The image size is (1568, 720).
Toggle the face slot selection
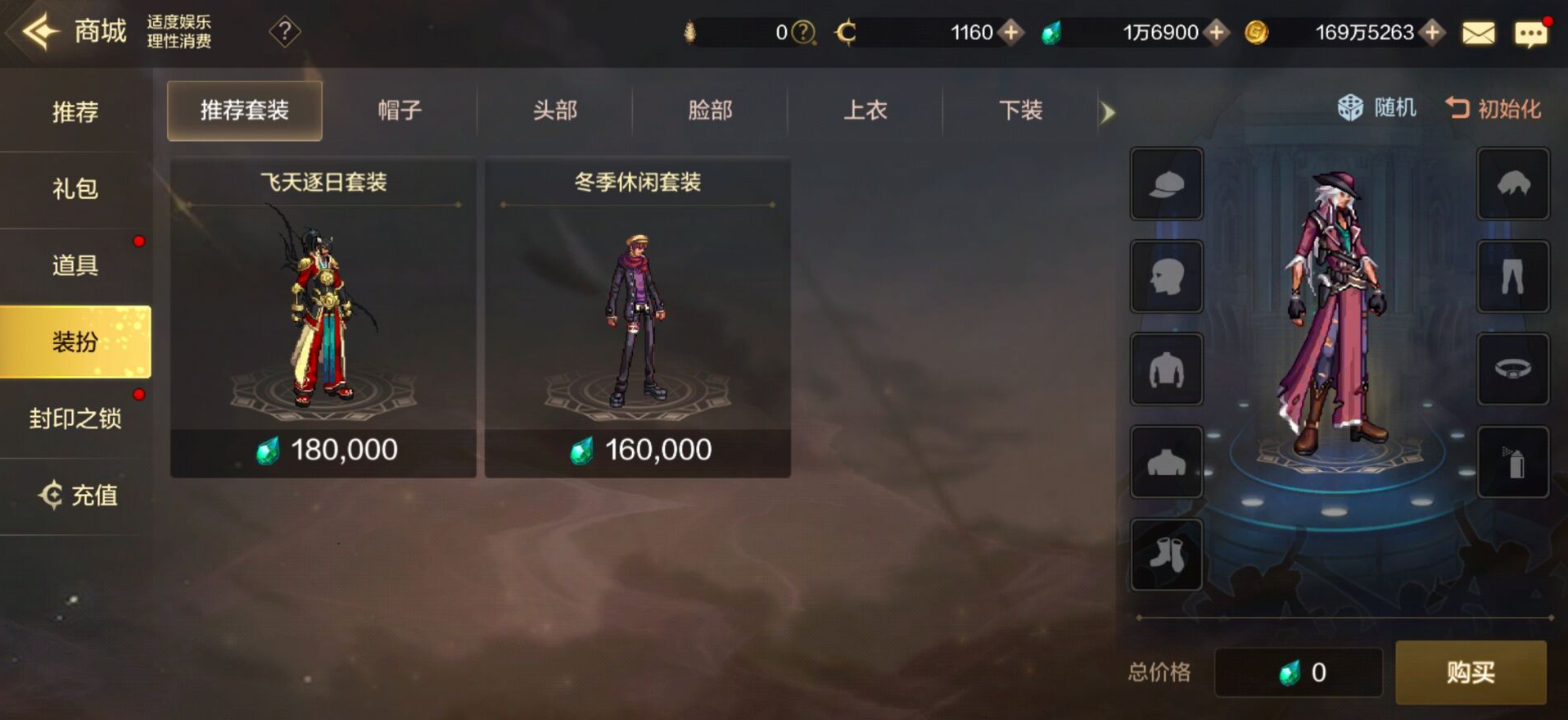1166,277
